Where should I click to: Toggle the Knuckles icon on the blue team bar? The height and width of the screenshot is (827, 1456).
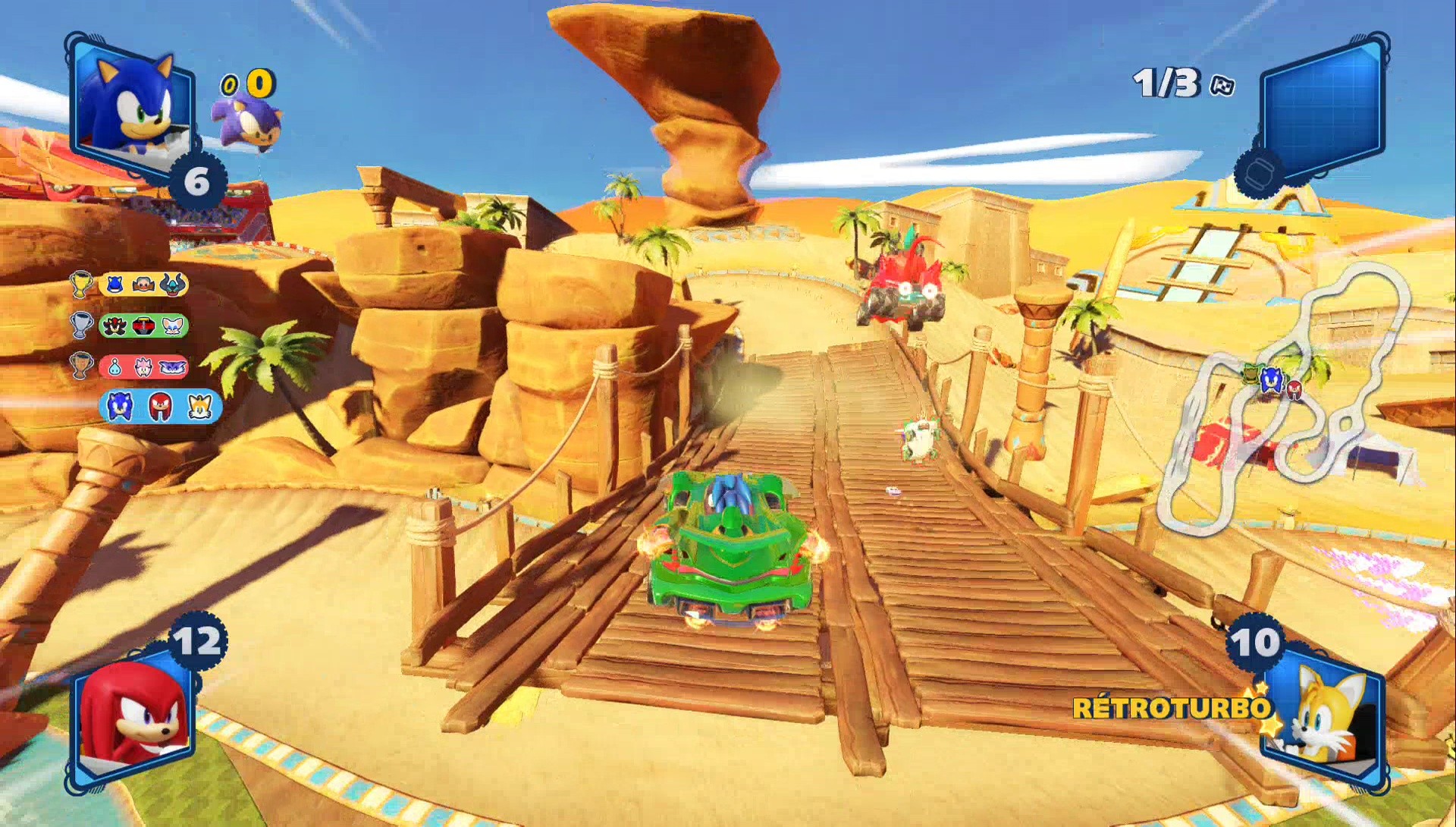(x=160, y=405)
